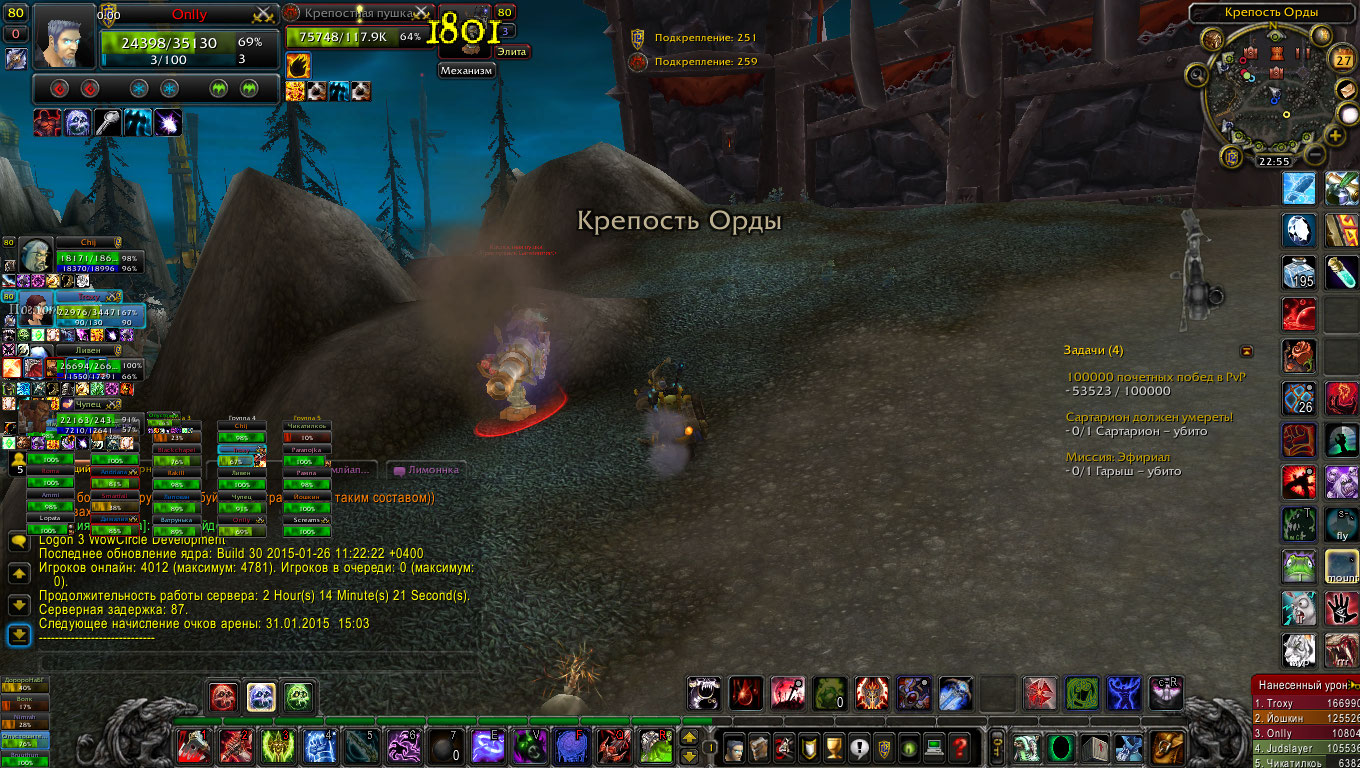Open the character info micro button

[x=735, y=747]
